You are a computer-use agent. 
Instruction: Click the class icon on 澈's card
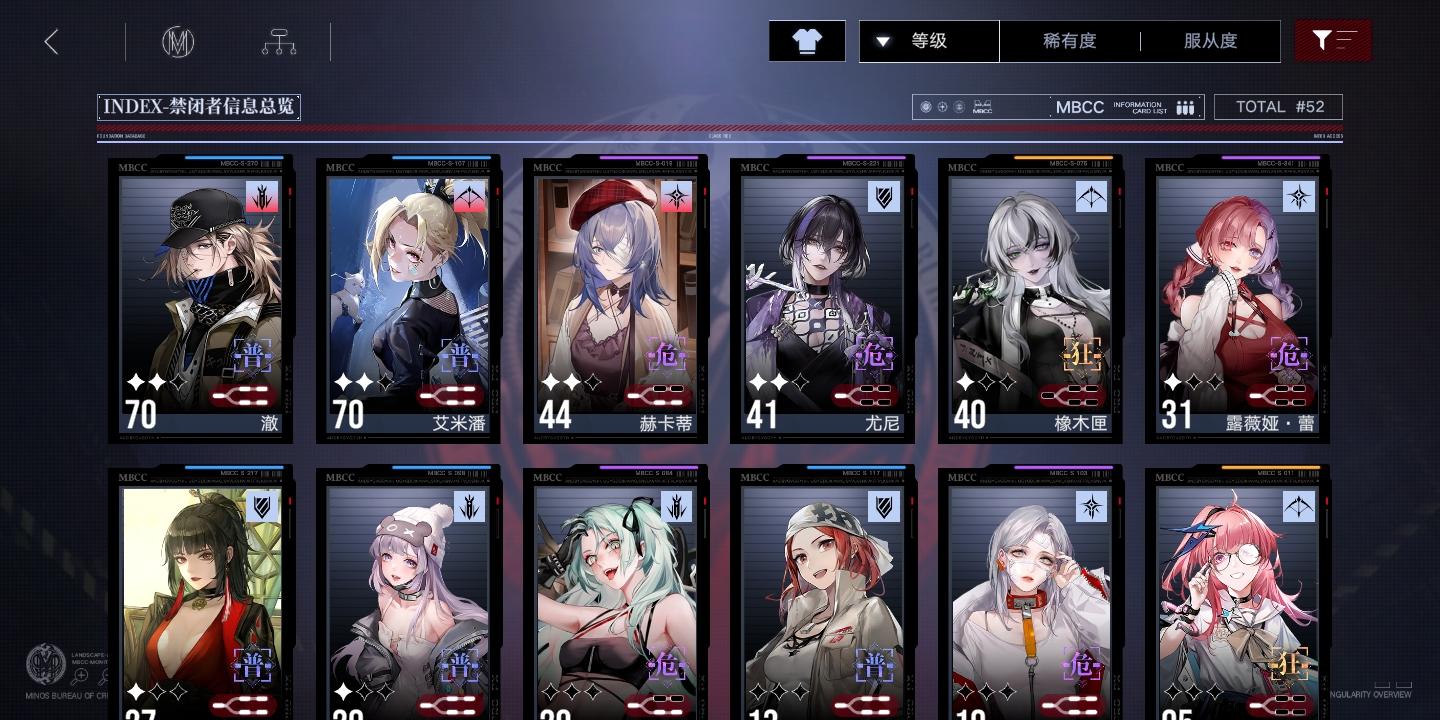coord(261,196)
